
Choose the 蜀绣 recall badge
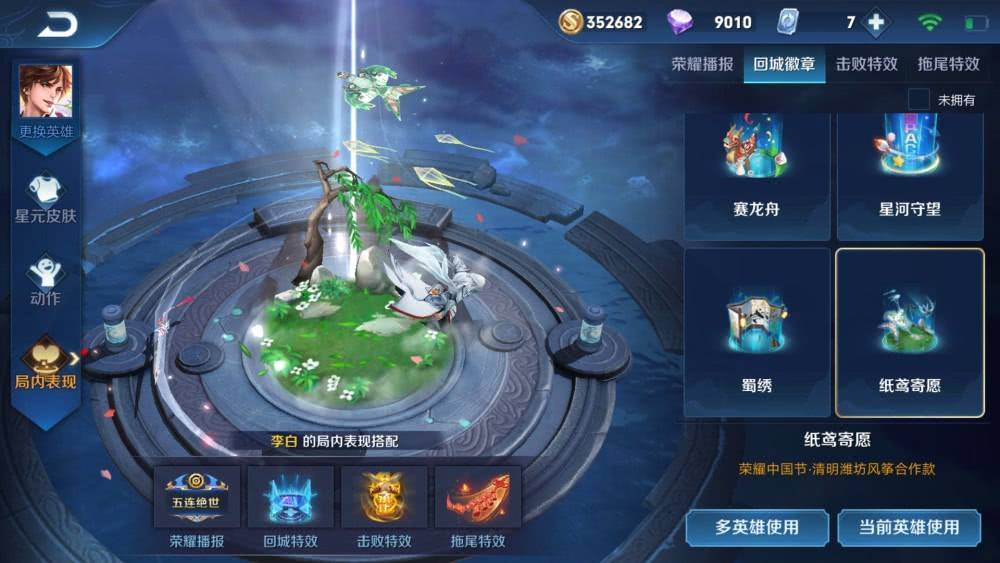tap(757, 332)
